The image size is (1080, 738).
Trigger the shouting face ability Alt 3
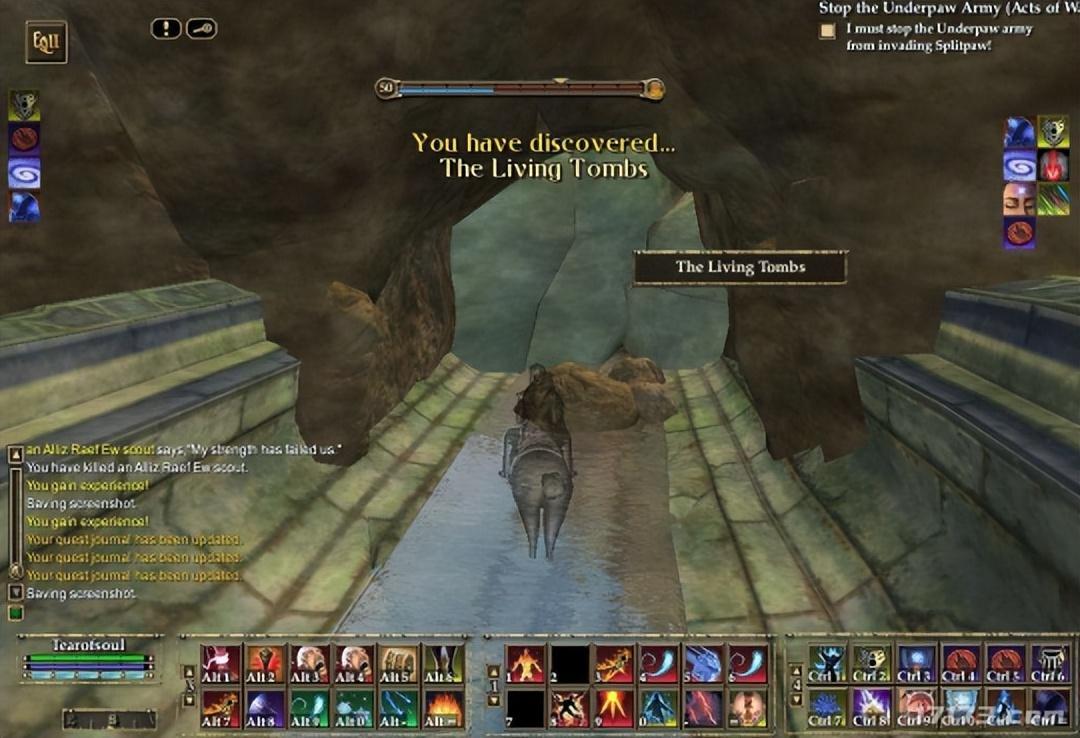tap(309, 663)
